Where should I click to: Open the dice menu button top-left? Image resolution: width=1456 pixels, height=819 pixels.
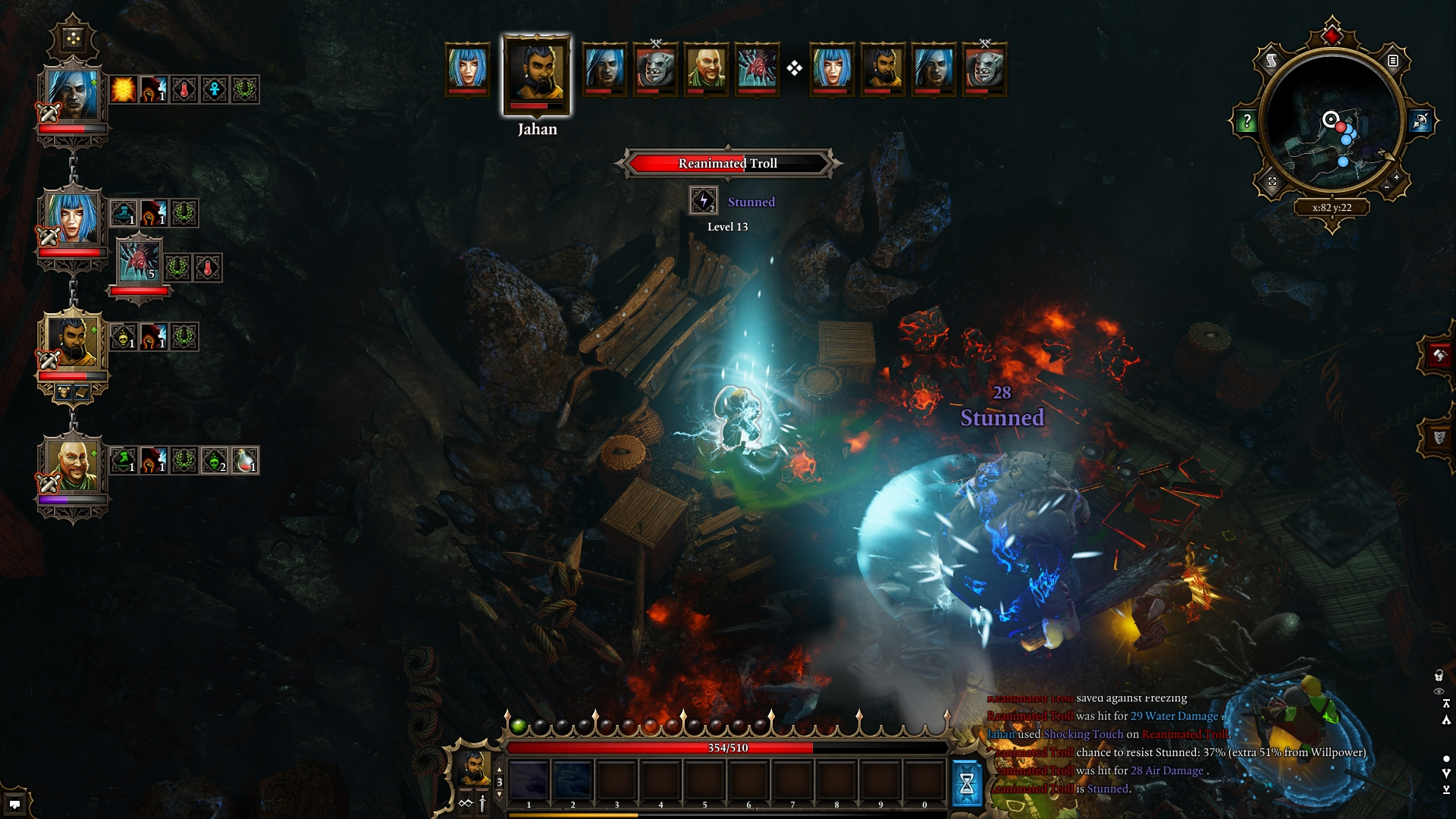click(73, 38)
